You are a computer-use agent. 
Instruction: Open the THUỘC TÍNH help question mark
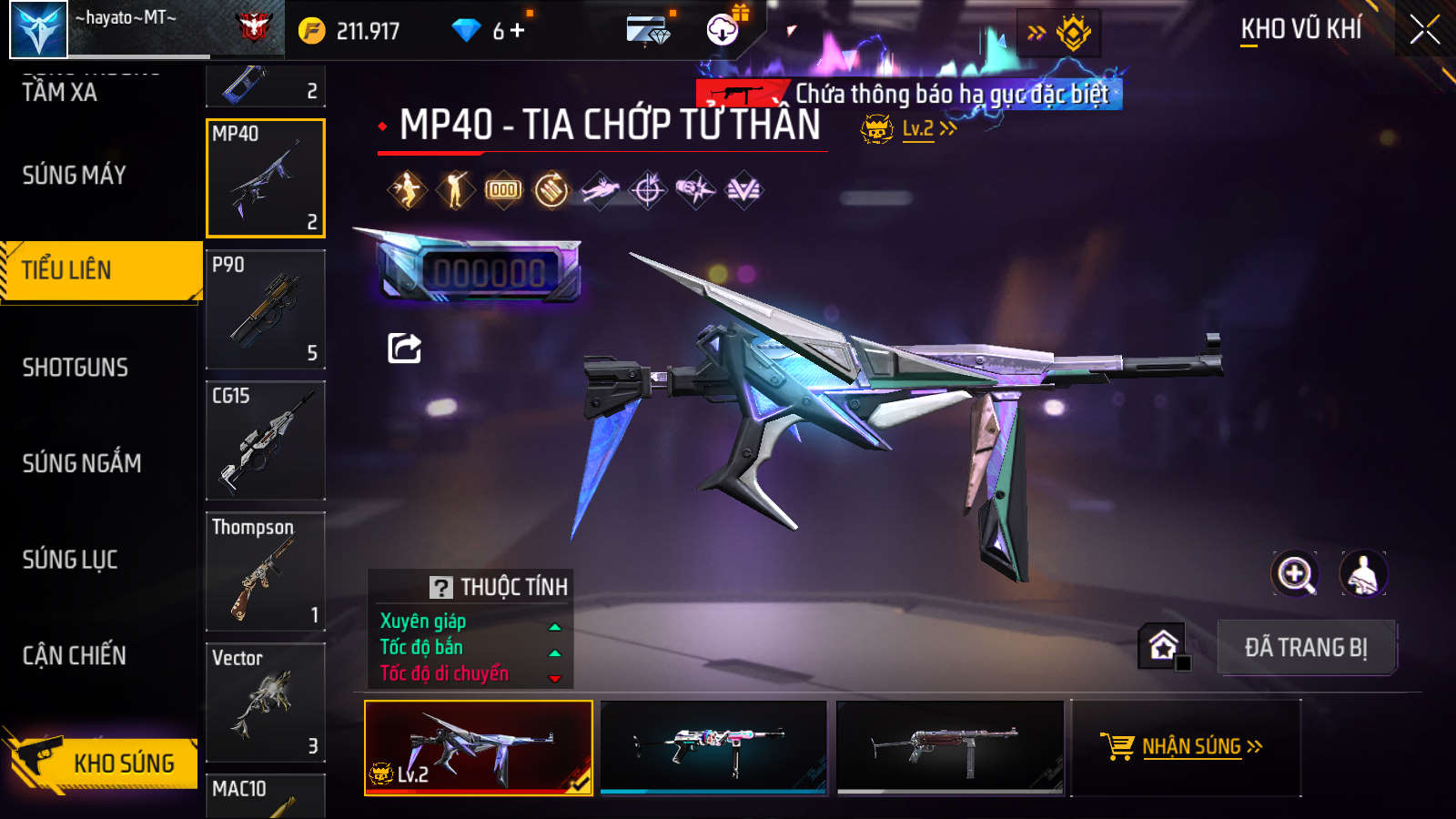(441, 587)
